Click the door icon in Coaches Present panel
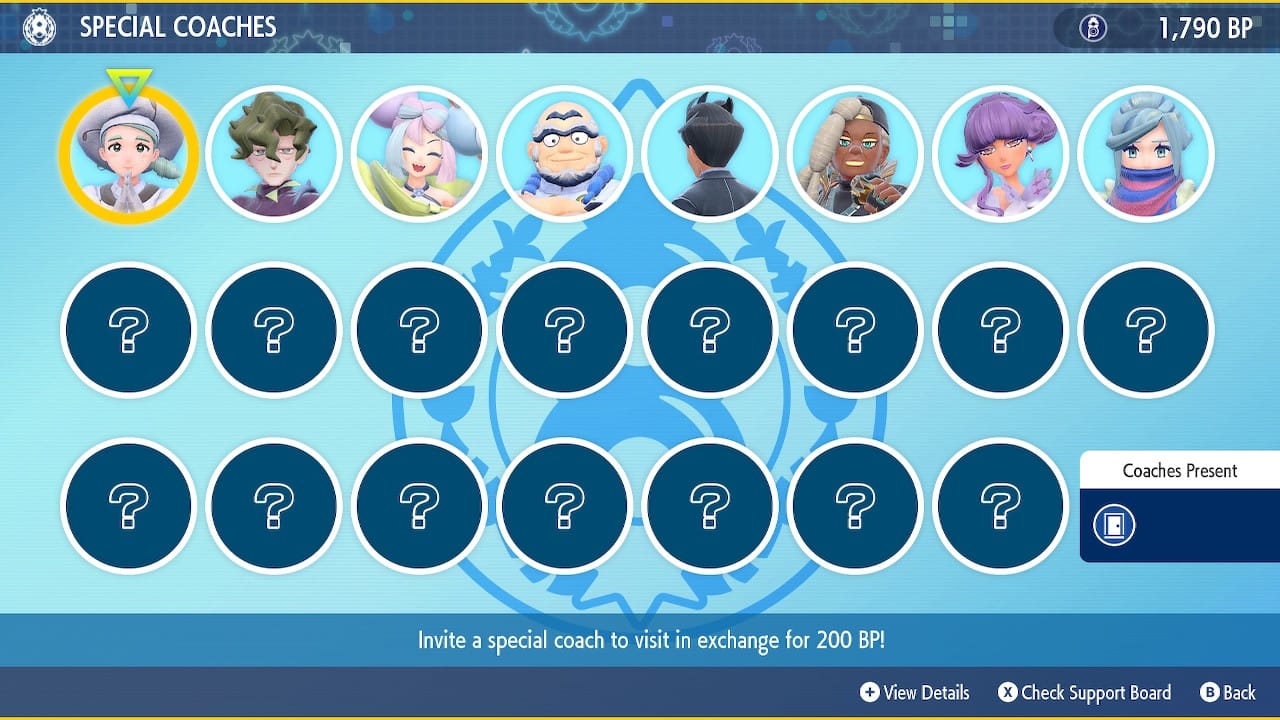The height and width of the screenshot is (720, 1280). pos(1113,524)
